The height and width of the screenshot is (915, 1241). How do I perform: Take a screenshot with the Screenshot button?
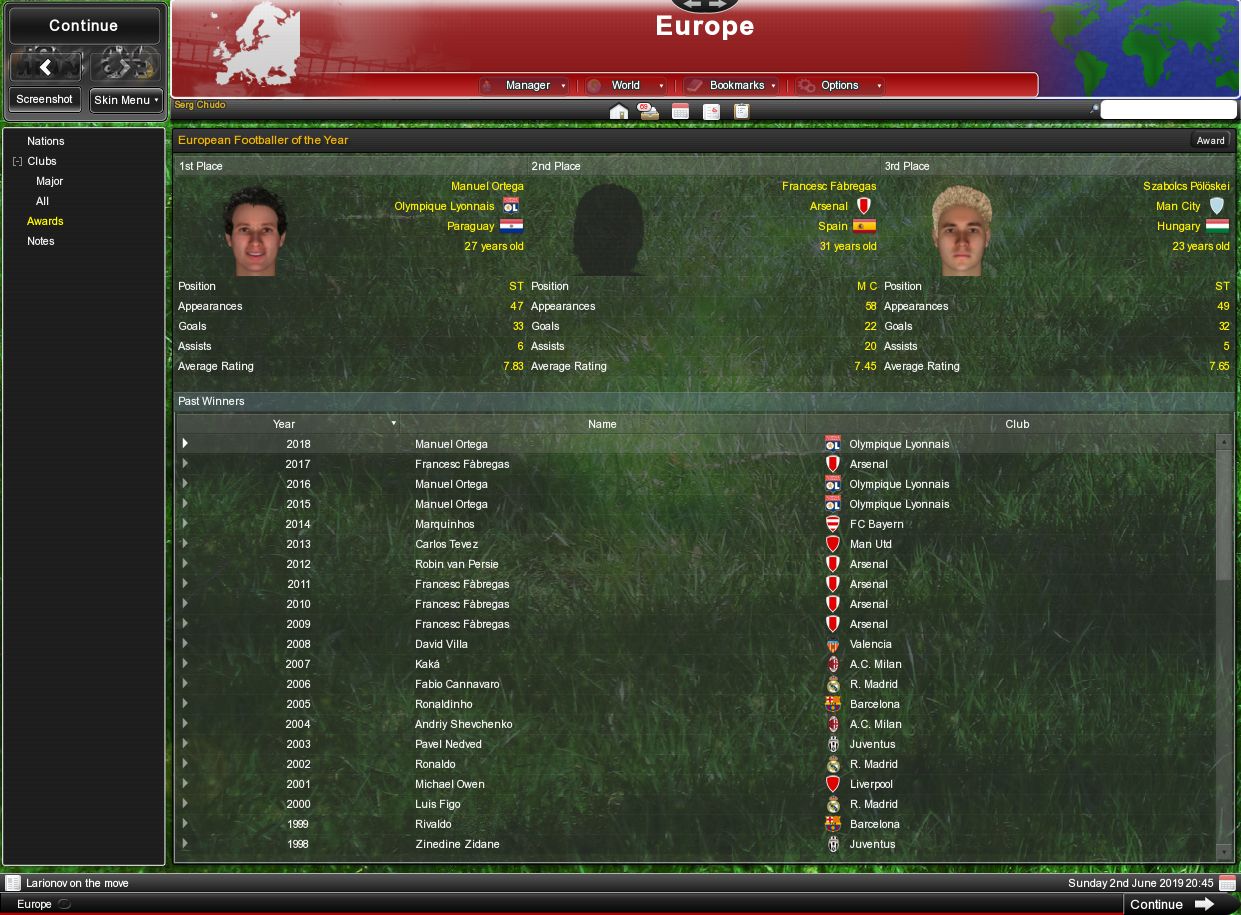tap(45, 99)
